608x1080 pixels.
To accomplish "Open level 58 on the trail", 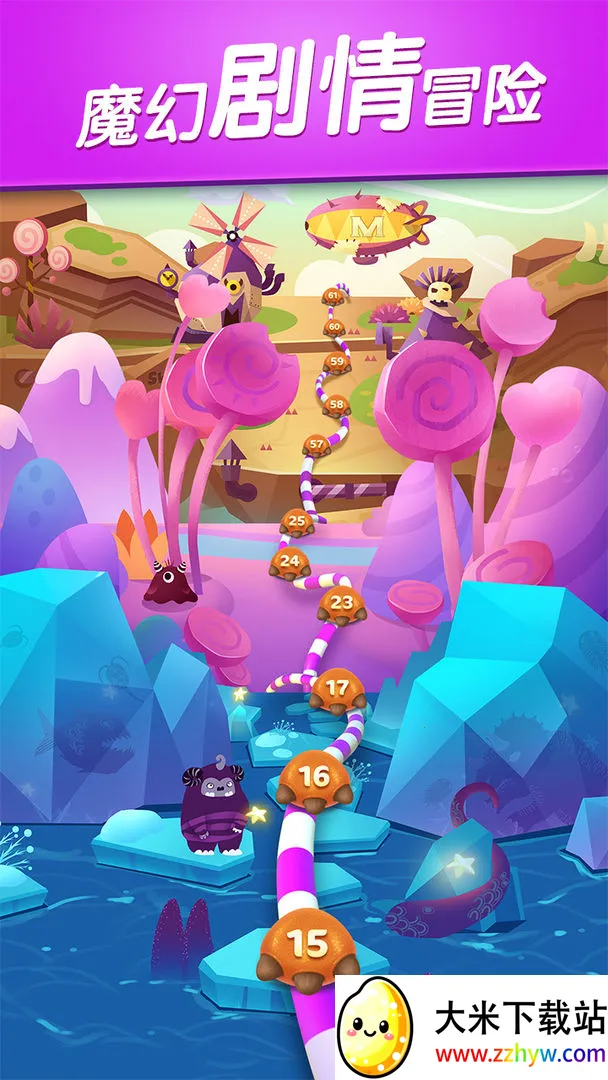I will pos(336,405).
